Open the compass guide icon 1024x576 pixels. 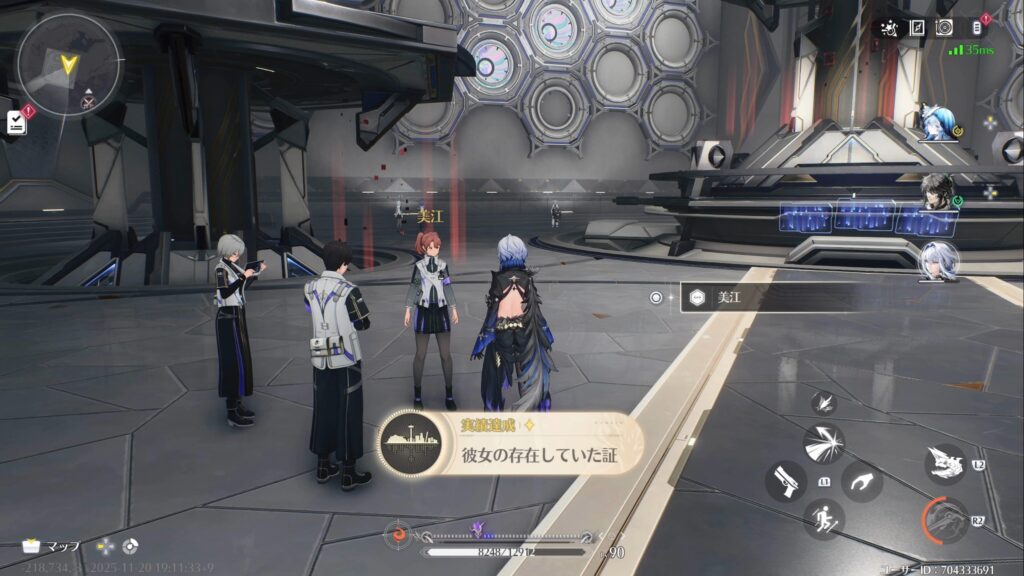click(917, 27)
